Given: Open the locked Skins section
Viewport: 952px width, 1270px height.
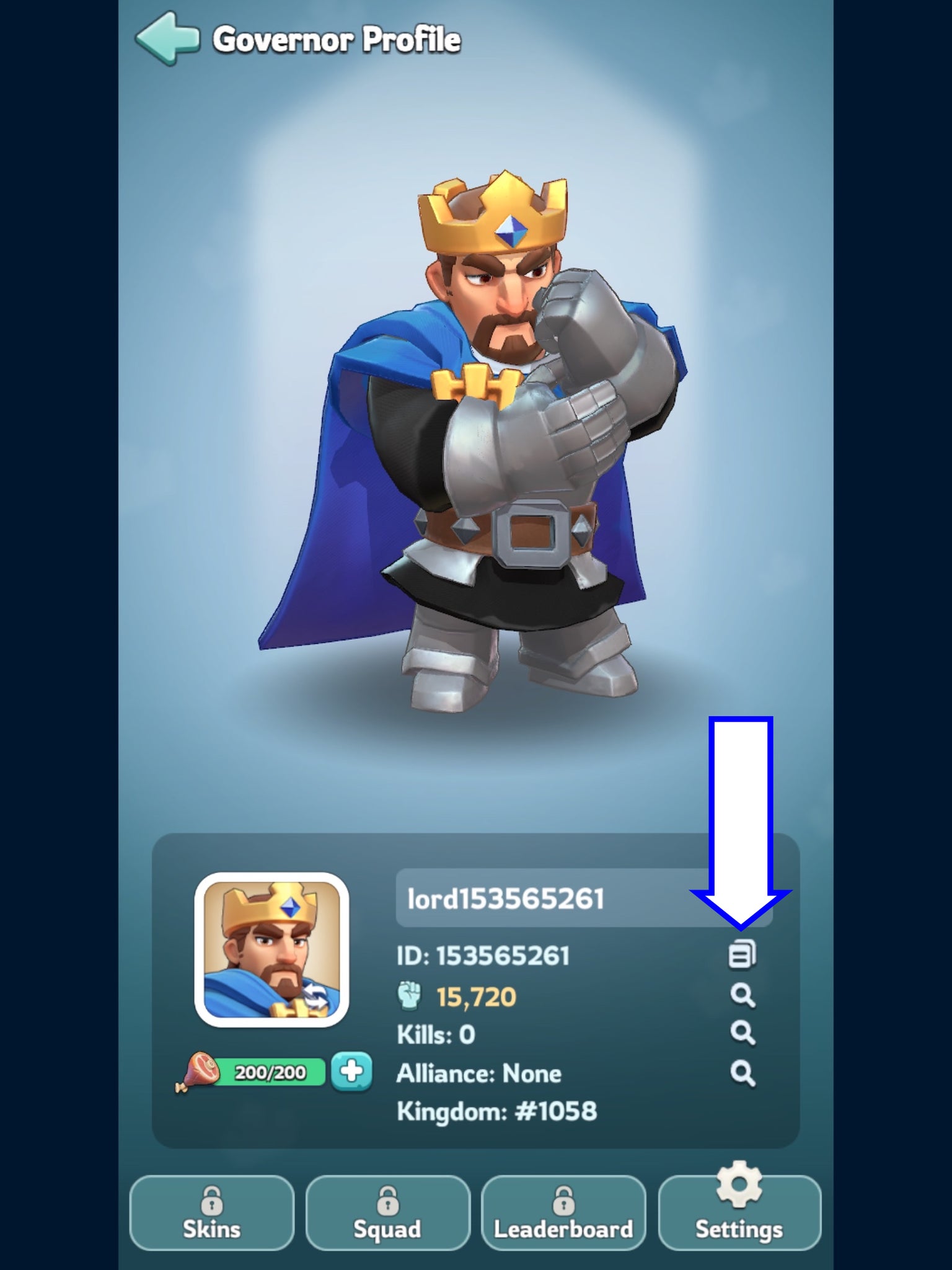Looking at the screenshot, I should coord(211,1212).
